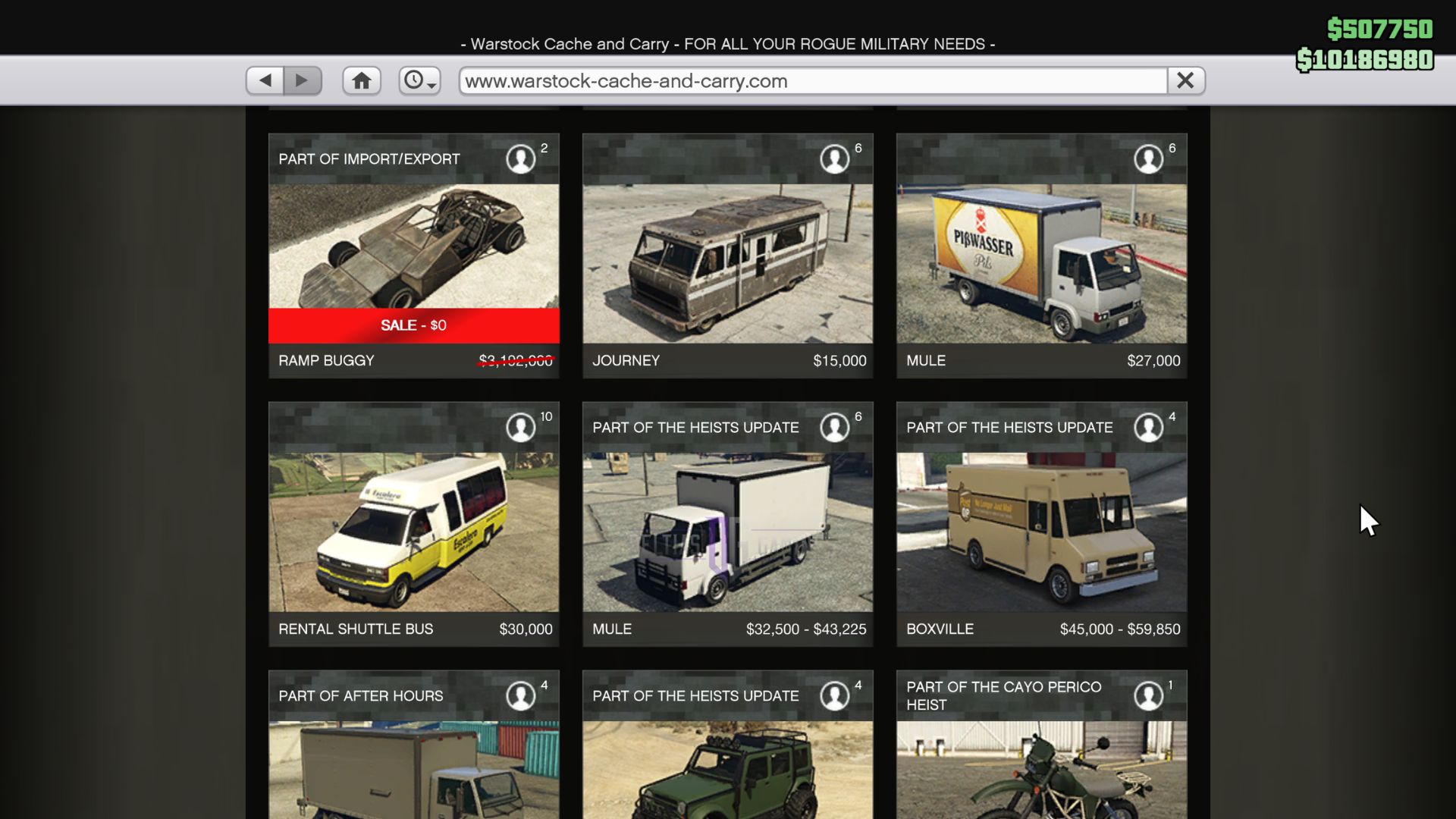Open the browser home page
The image size is (1456, 819).
pyautogui.click(x=362, y=80)
